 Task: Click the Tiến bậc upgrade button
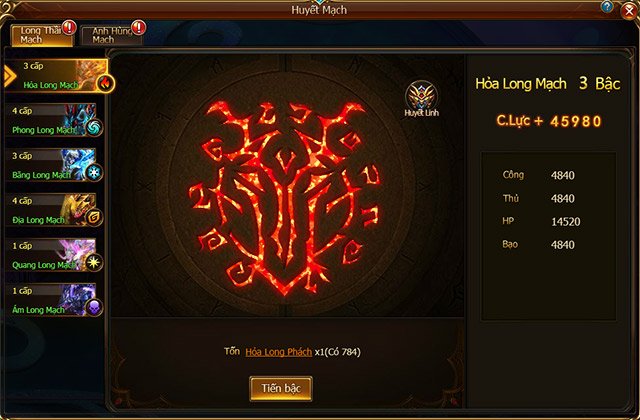[281, 388]
